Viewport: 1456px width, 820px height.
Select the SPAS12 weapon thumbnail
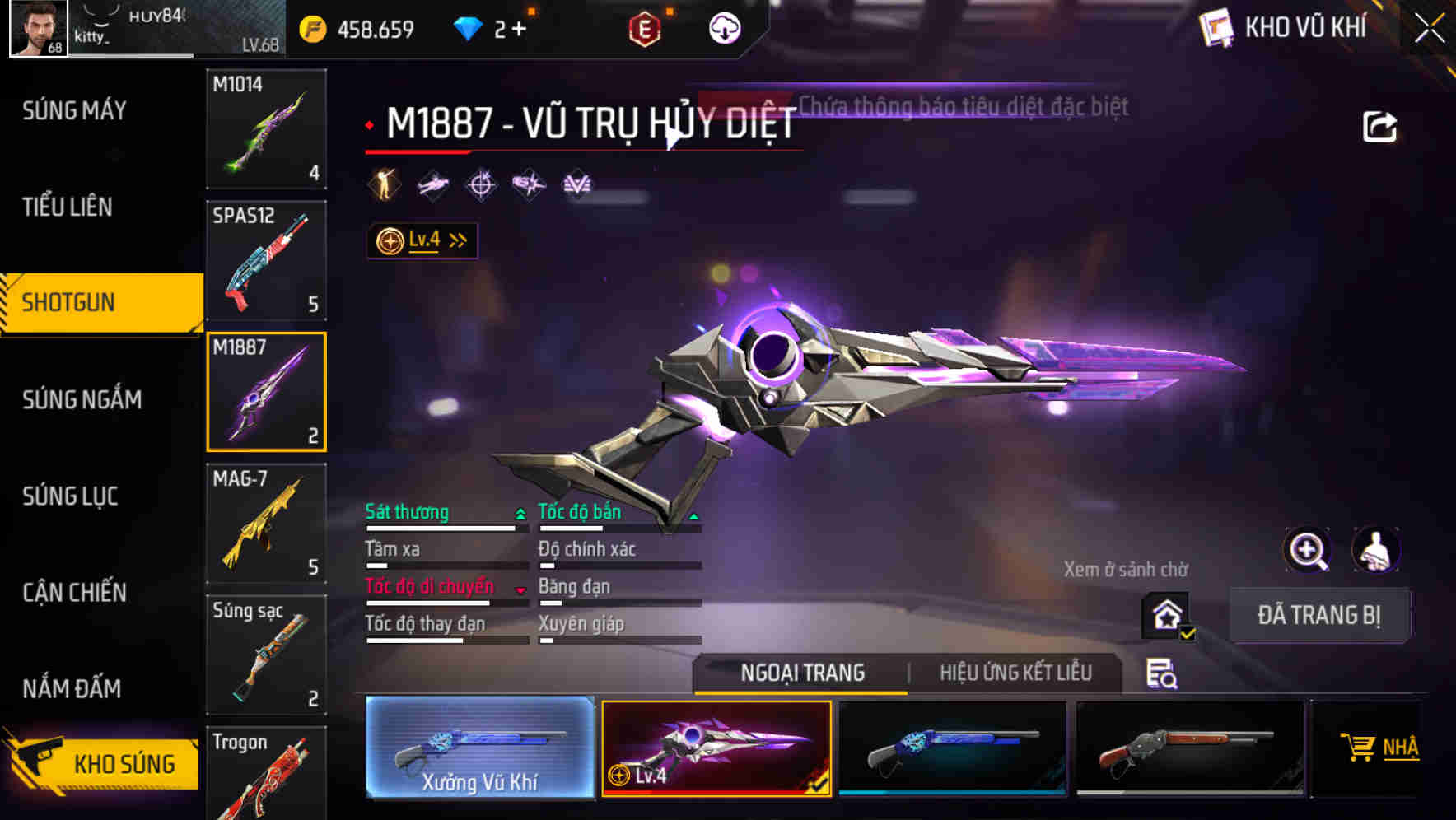[x=265, y=260]
